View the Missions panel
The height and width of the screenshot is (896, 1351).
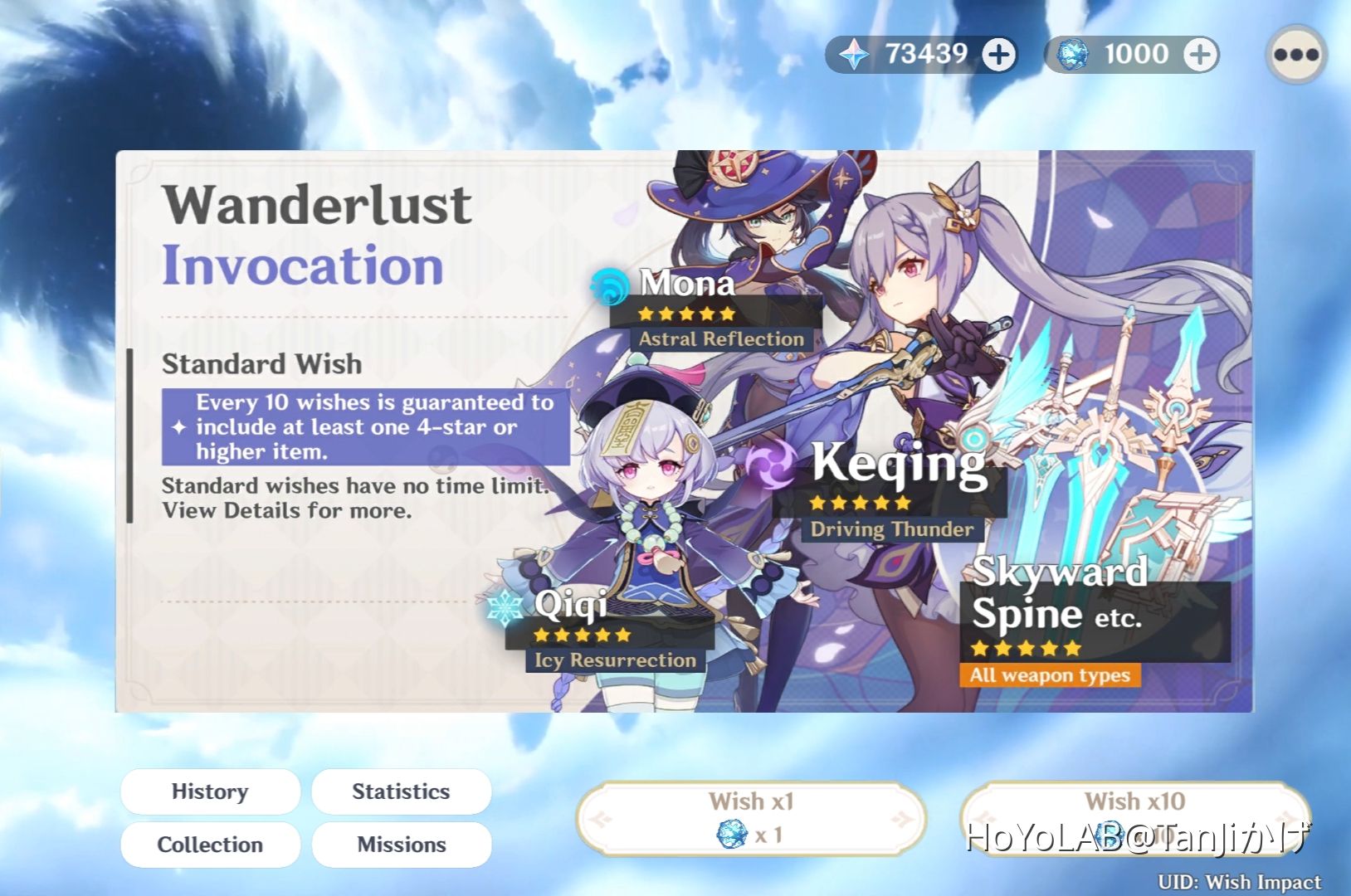click(x=401, y=845)
